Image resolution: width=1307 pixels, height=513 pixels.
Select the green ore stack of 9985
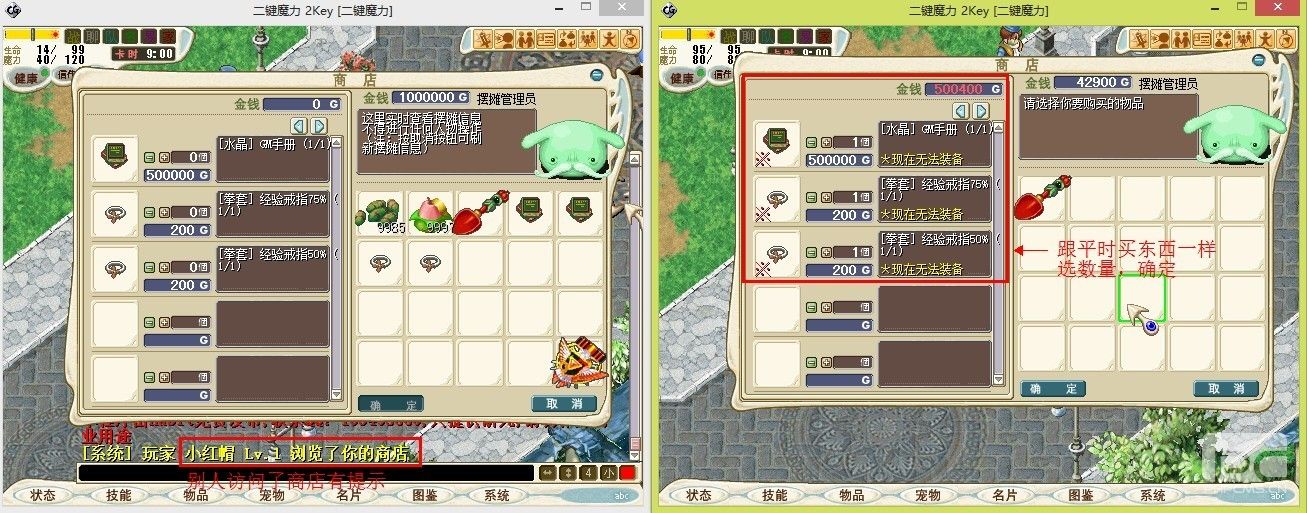coord(380,210)
